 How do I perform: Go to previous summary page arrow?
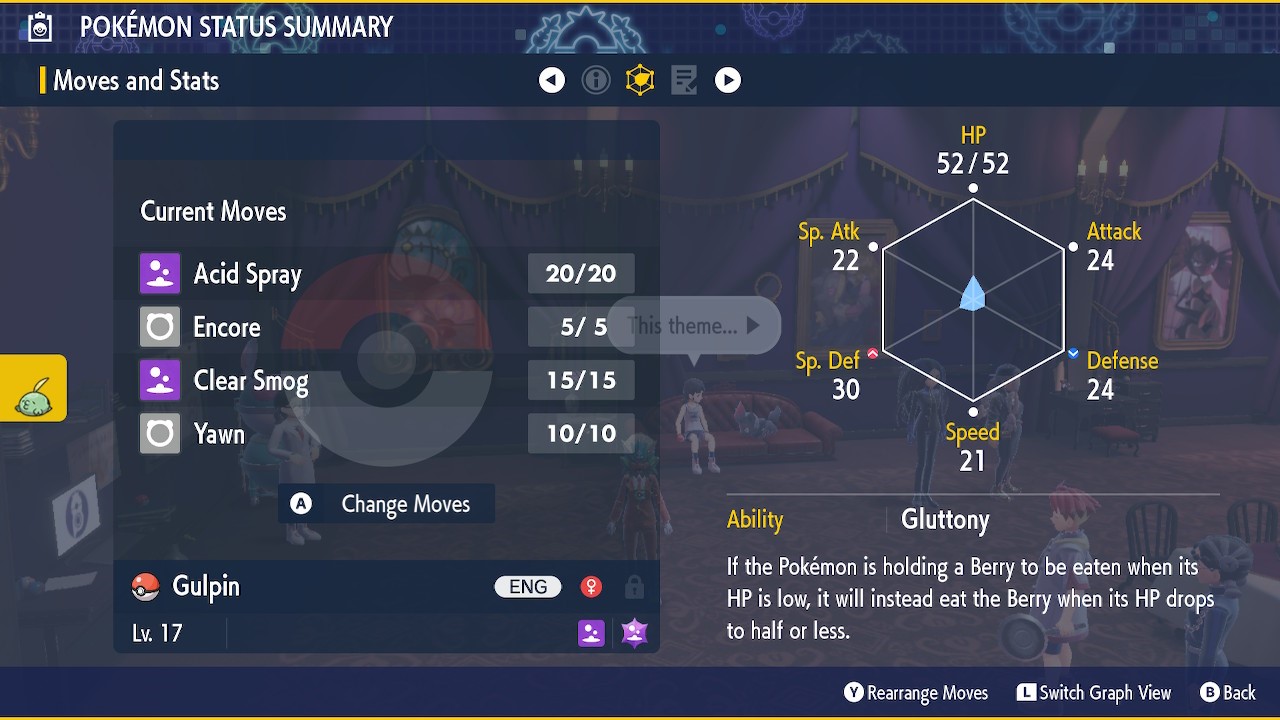(x=552, y=80)
